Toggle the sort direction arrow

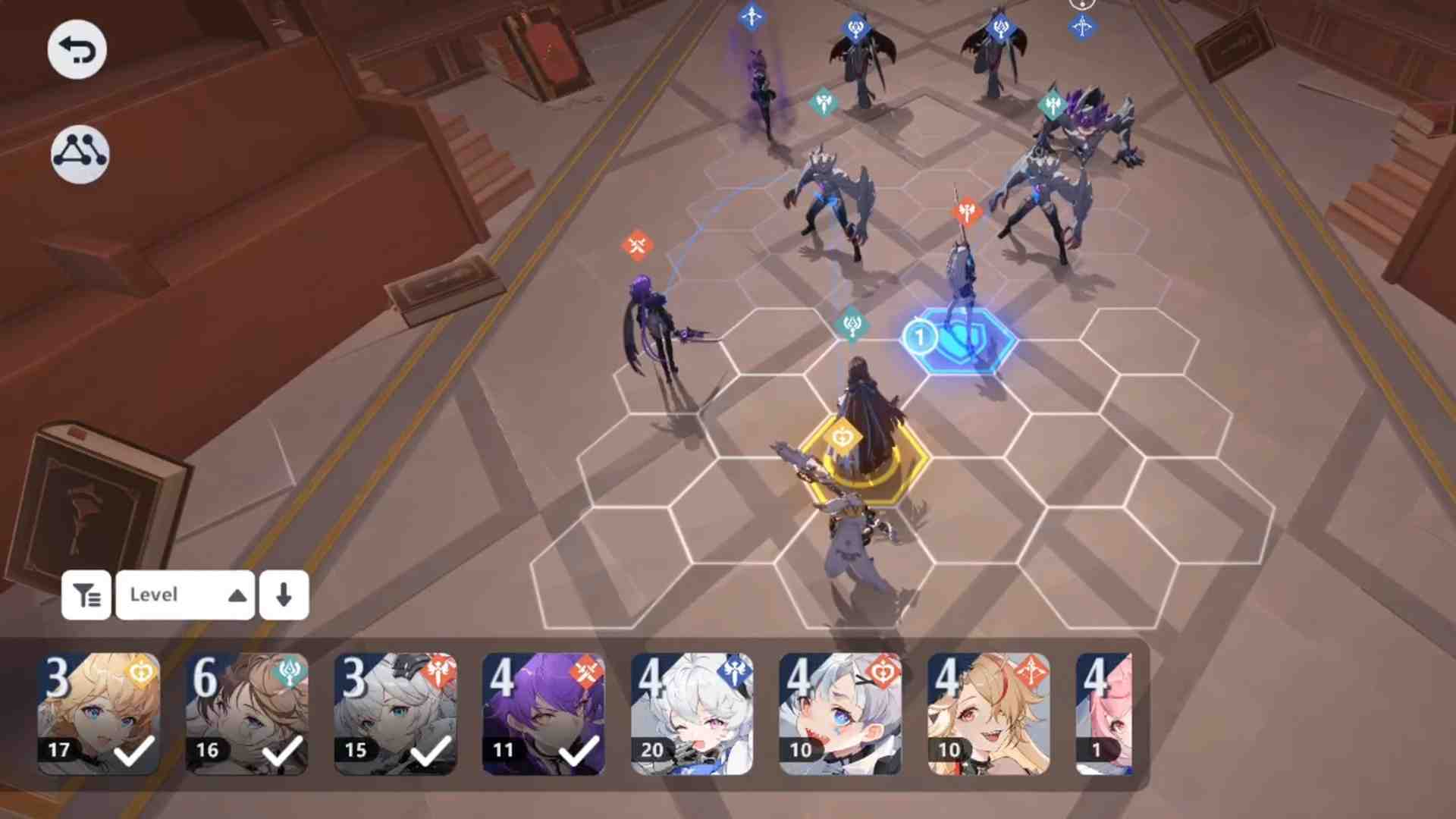pyautogui.click(x=284, y=595)
